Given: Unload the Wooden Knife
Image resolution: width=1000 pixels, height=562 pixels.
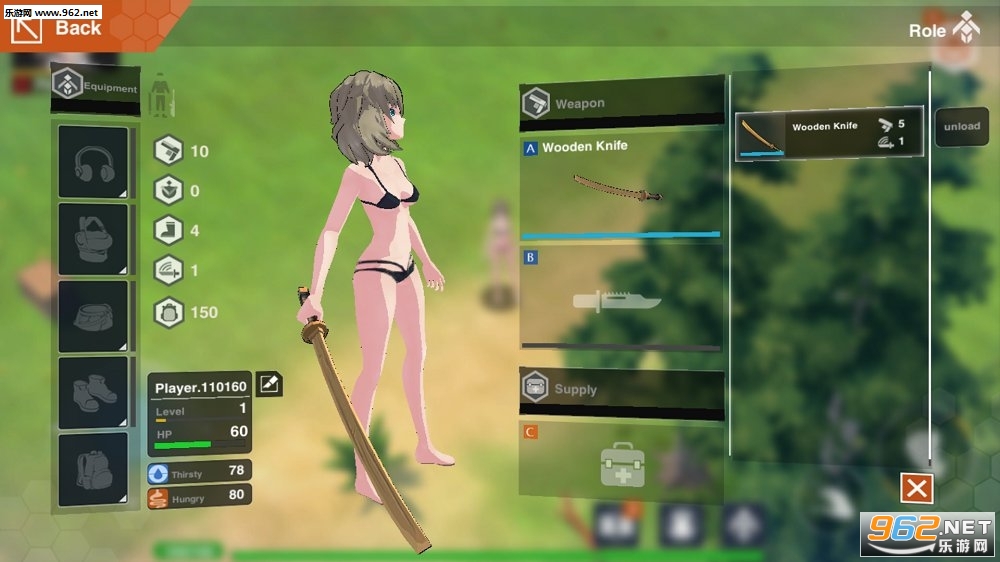Looking at the screenshot, I should pyautogui.click(x=961, y=127).
